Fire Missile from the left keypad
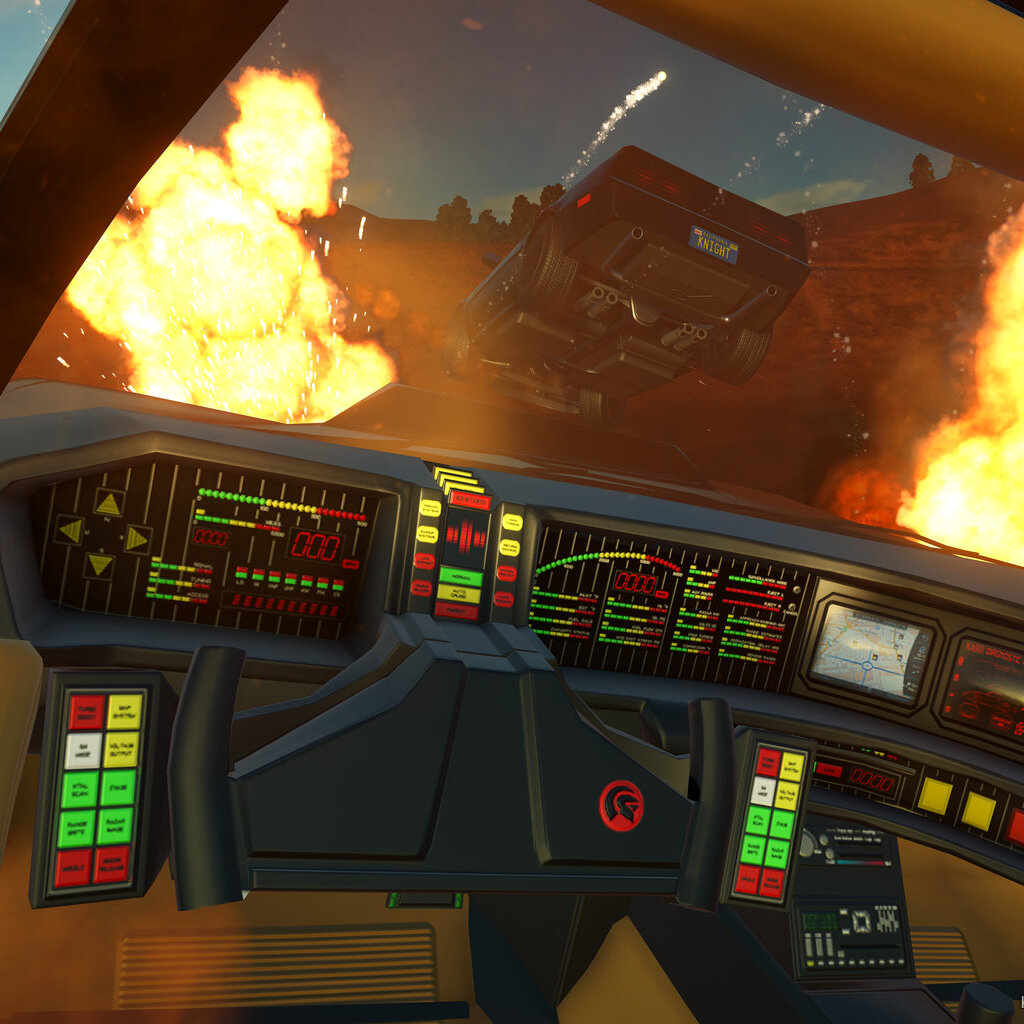 73,866
